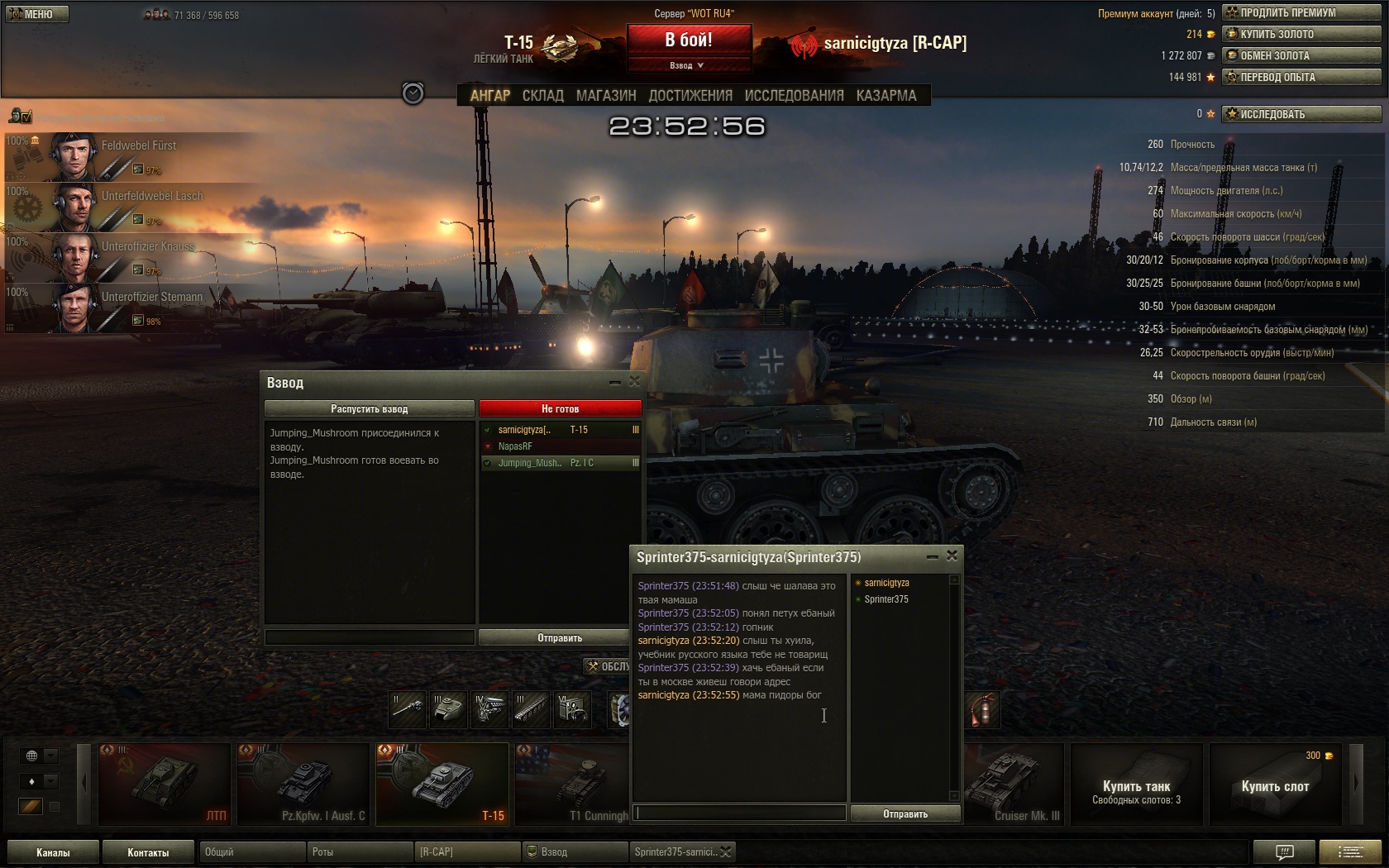Buy a new tank via Купить танк
The image size is (1389, 868).
[1136, 784]
